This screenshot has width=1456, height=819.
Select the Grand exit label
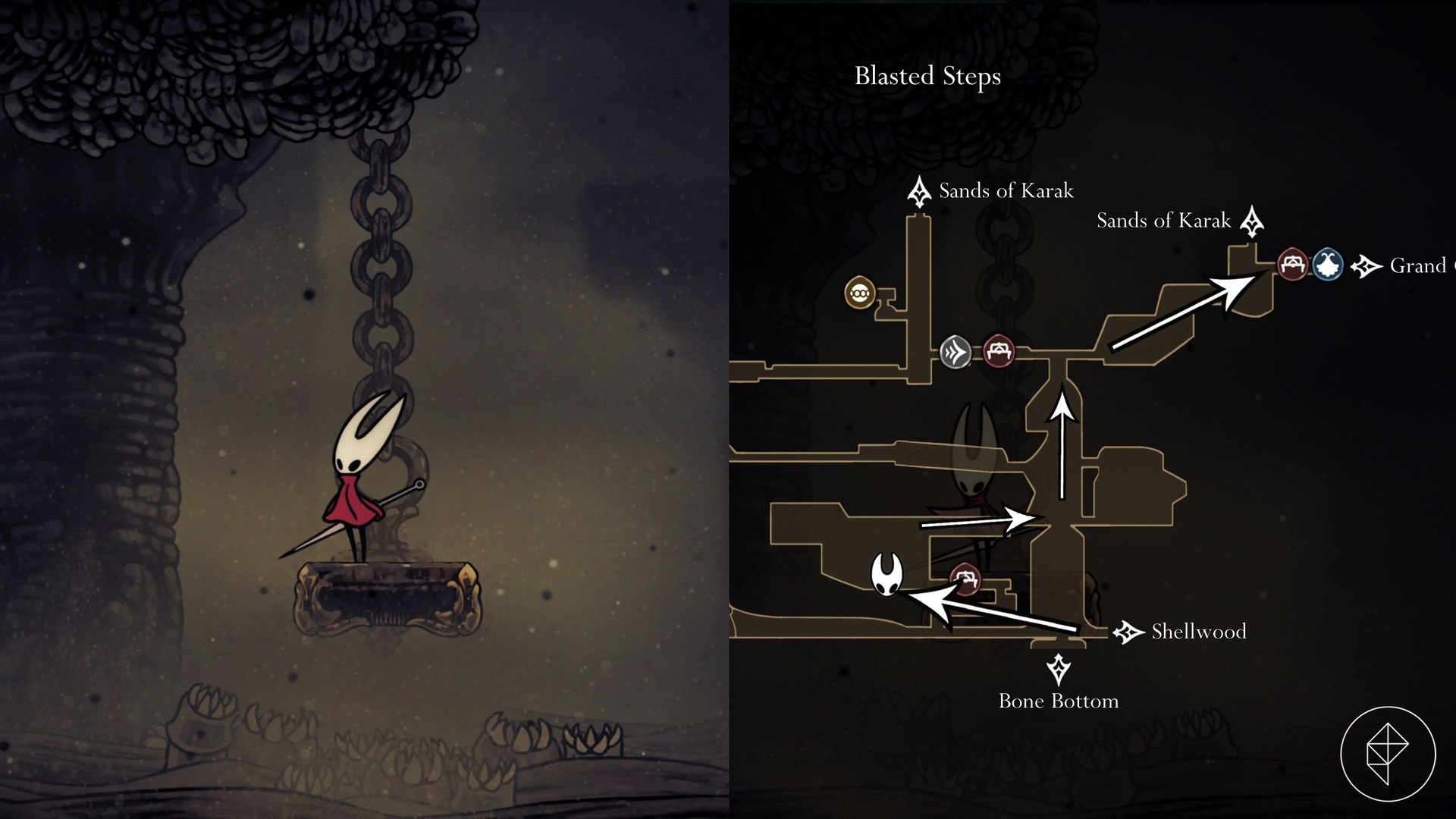tap(1418, 266)
